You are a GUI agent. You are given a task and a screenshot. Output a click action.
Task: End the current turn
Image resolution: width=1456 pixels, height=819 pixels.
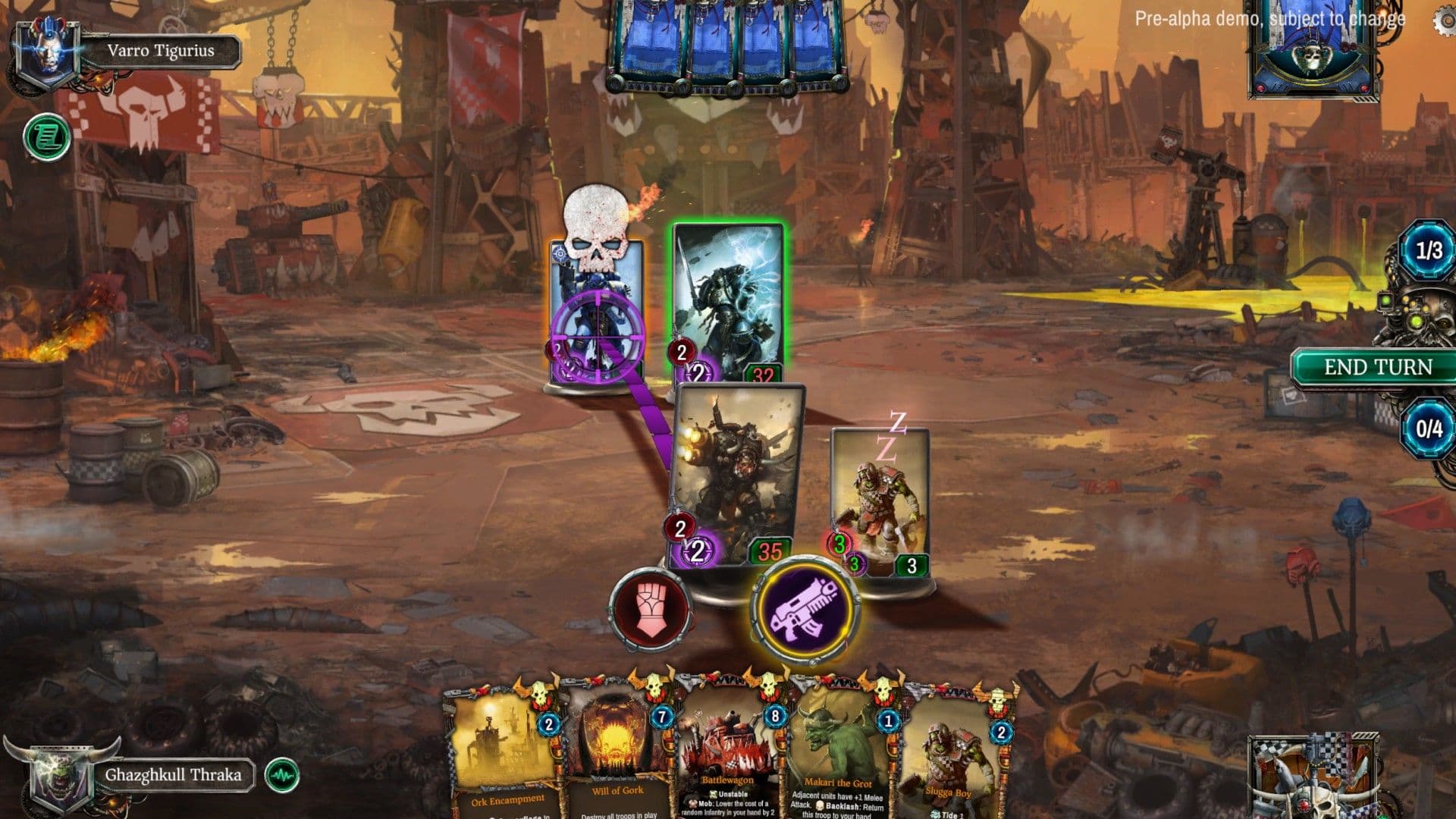(x=1377, y=368)
